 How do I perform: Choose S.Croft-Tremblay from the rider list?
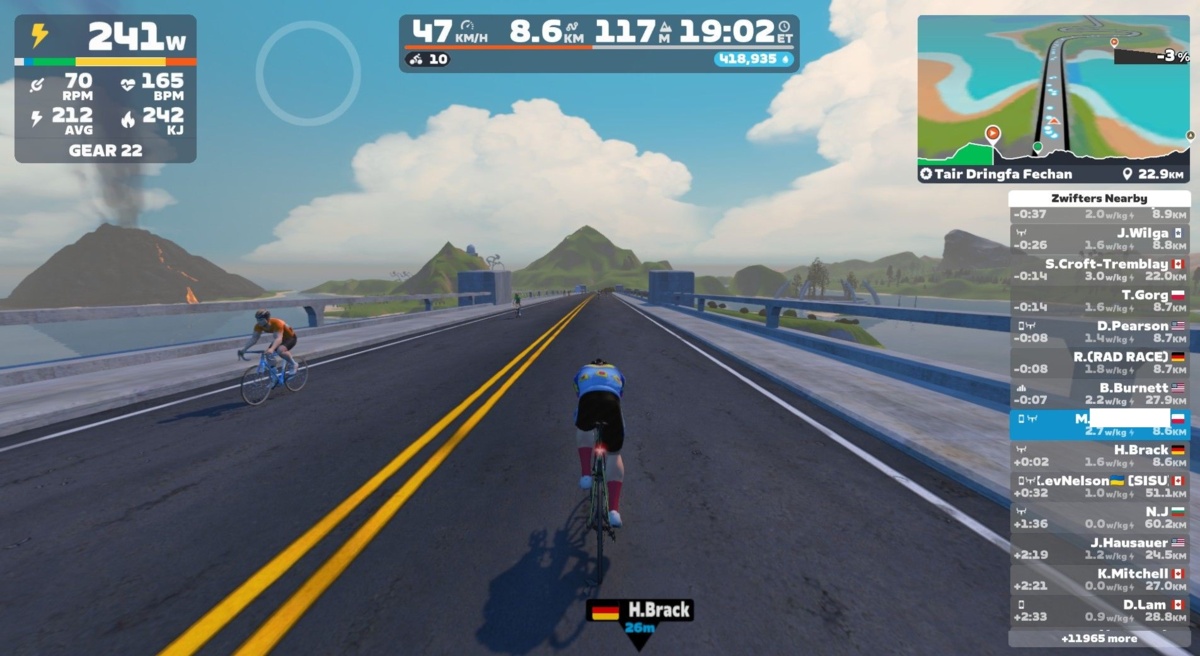pyautogui.click(x=1098, y=270)
